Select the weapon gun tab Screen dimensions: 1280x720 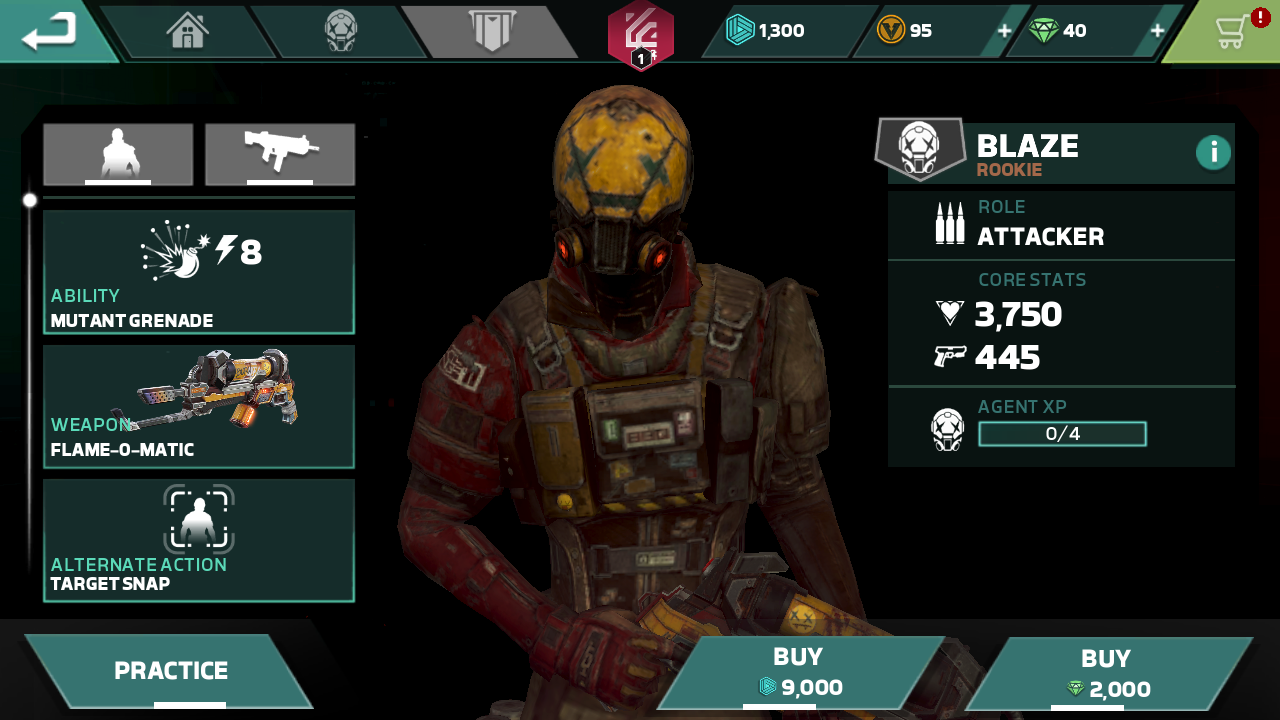click(280, 154)
